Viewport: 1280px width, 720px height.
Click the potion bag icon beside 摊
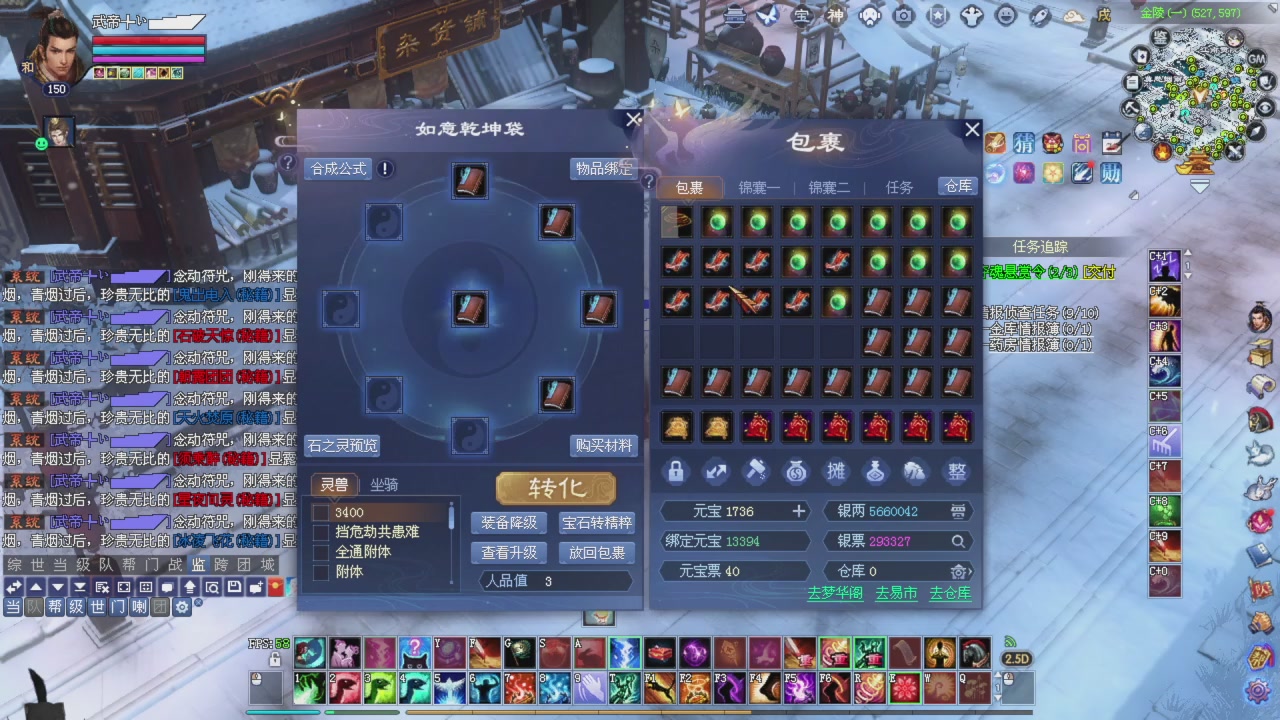877,473
